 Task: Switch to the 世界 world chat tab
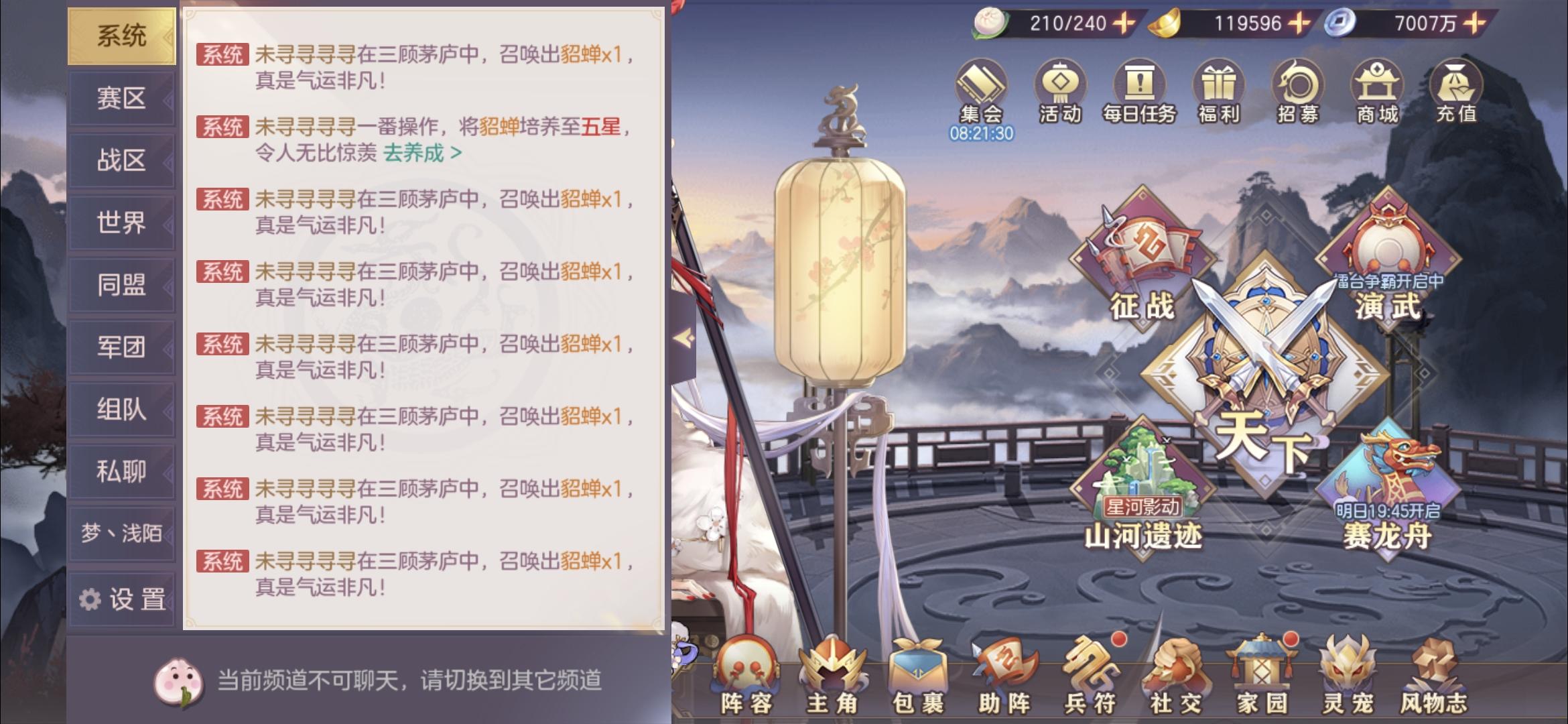(123, 223)
